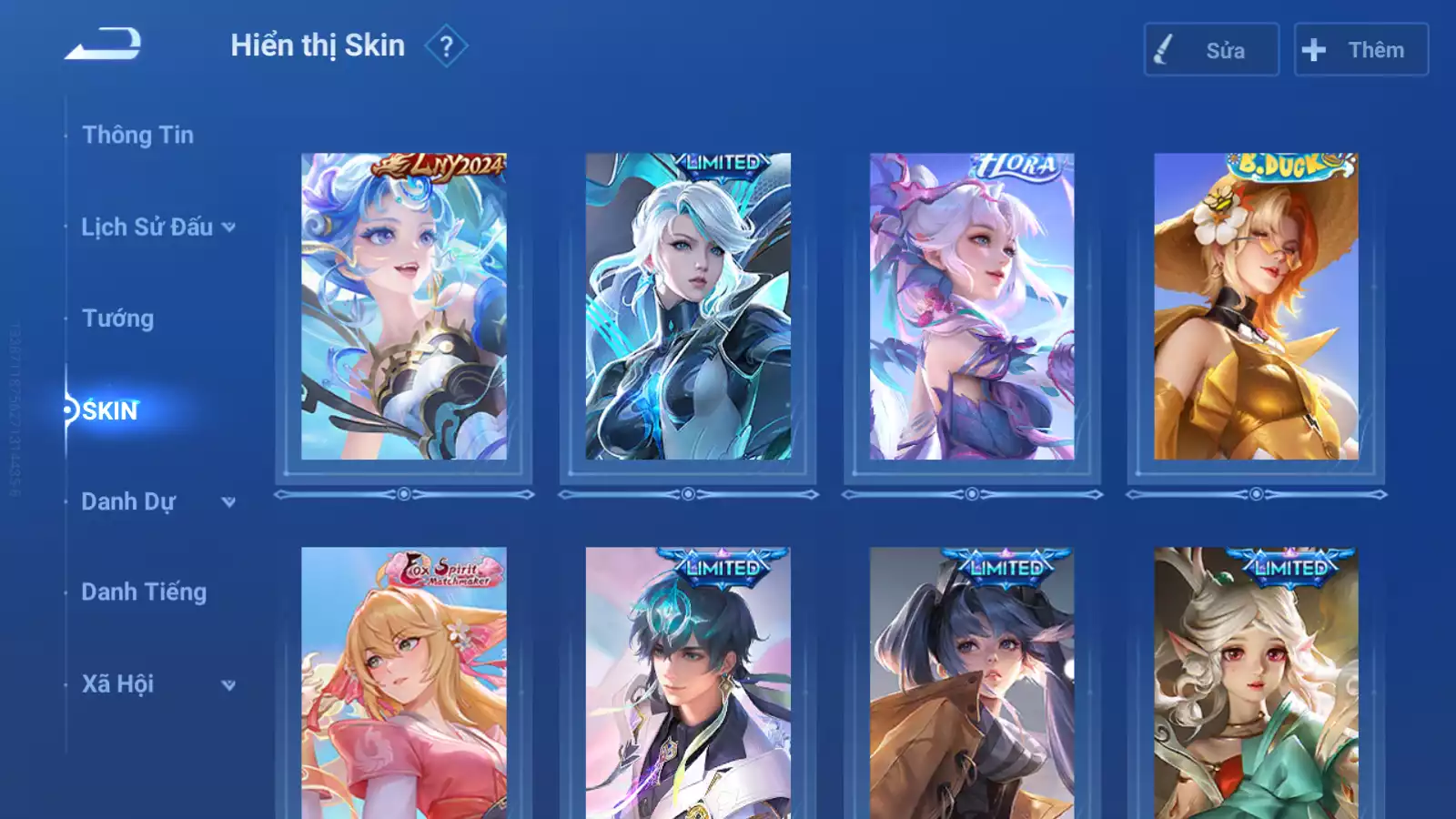Open the Danh Tiếng tab
This screenshot has height=819, width=1456.
point(144,592)
